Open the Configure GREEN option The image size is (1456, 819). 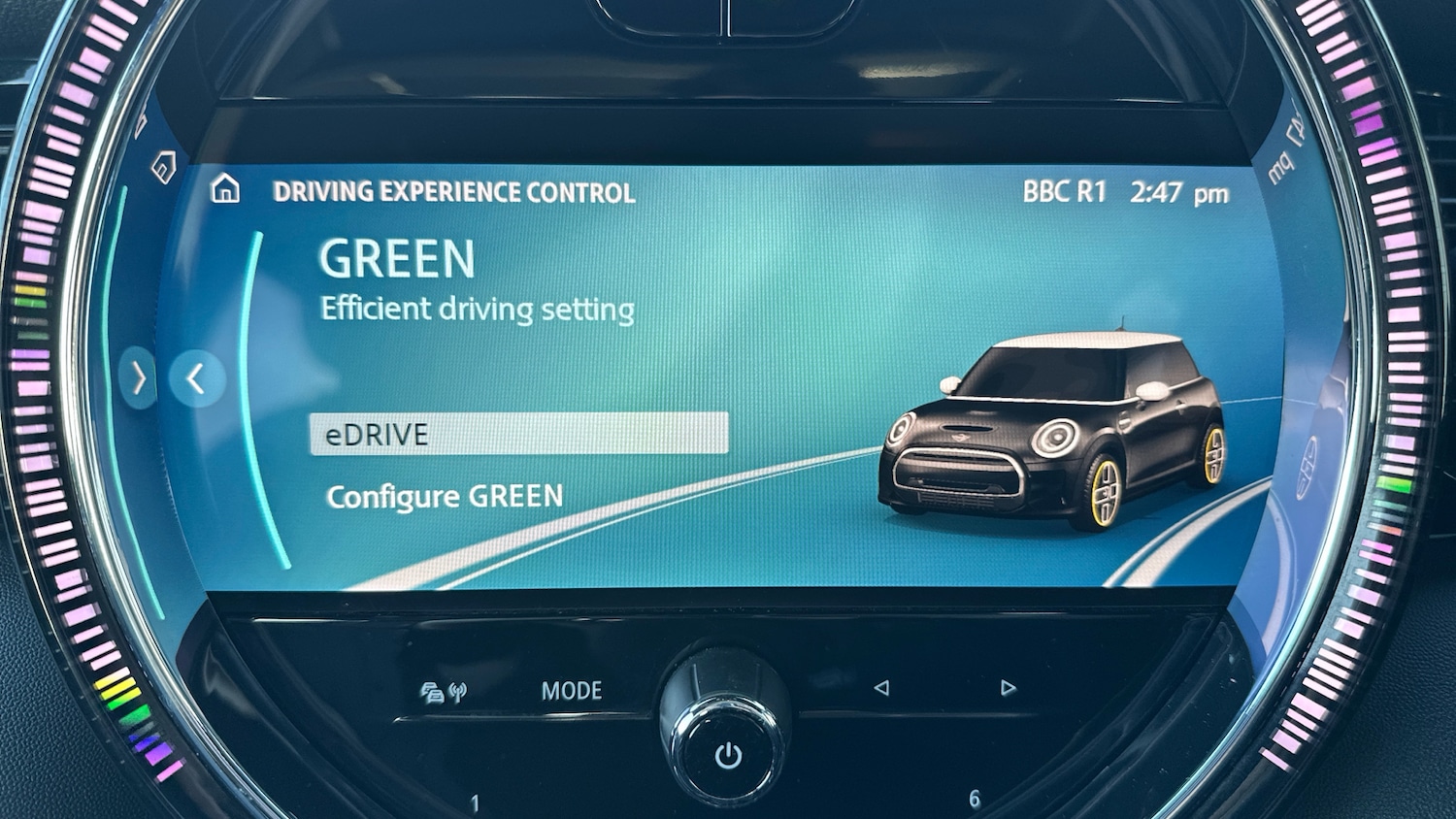(445, 497)
